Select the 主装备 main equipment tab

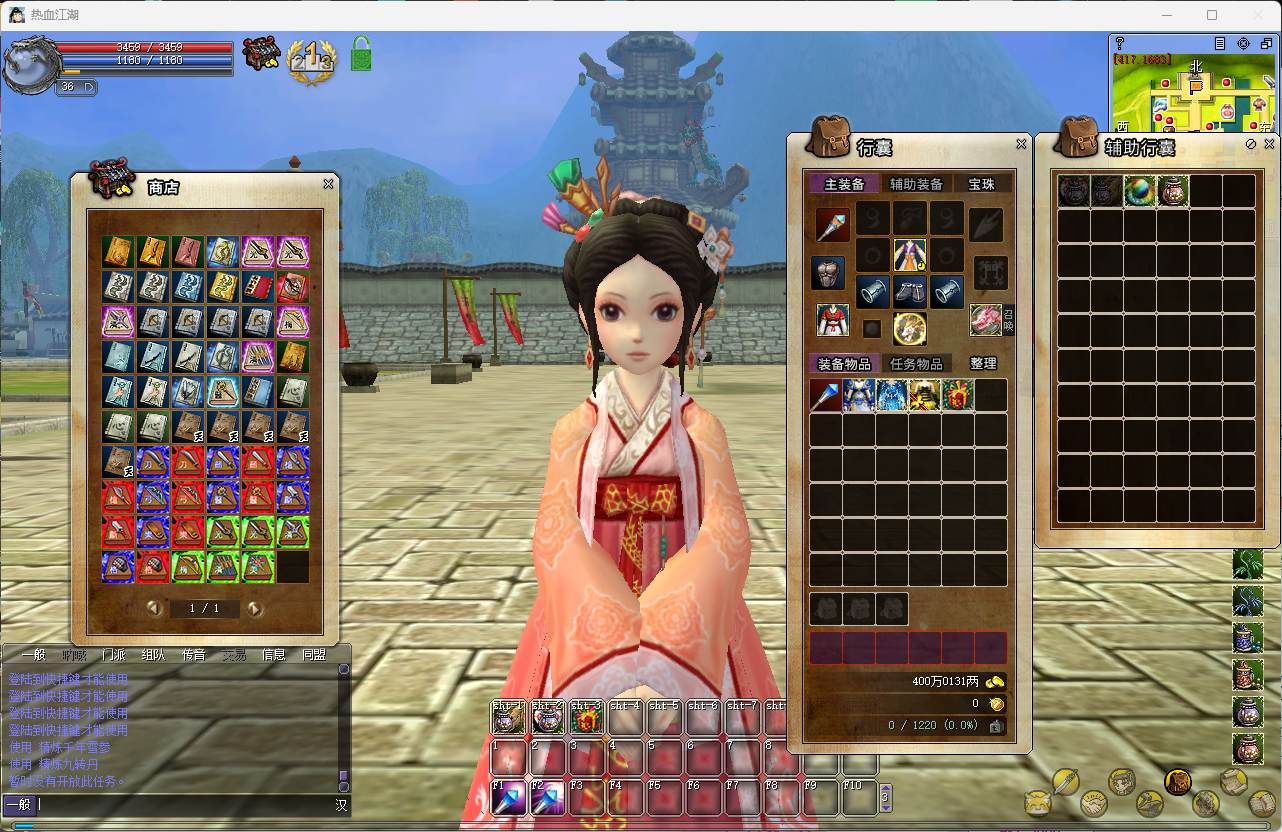click(844, 184)
